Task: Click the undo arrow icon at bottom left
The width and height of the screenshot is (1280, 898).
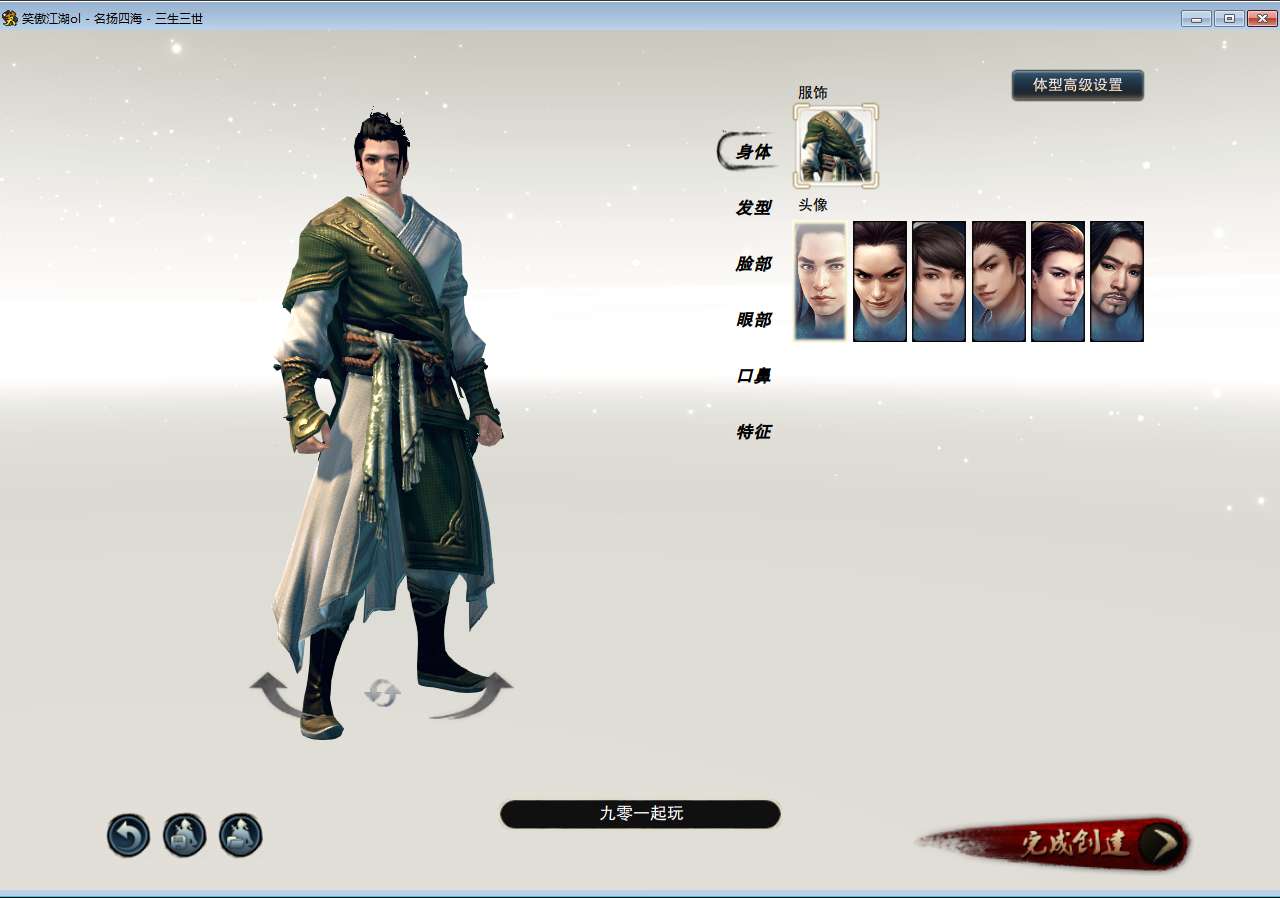Action: click(x=127, y=834)
